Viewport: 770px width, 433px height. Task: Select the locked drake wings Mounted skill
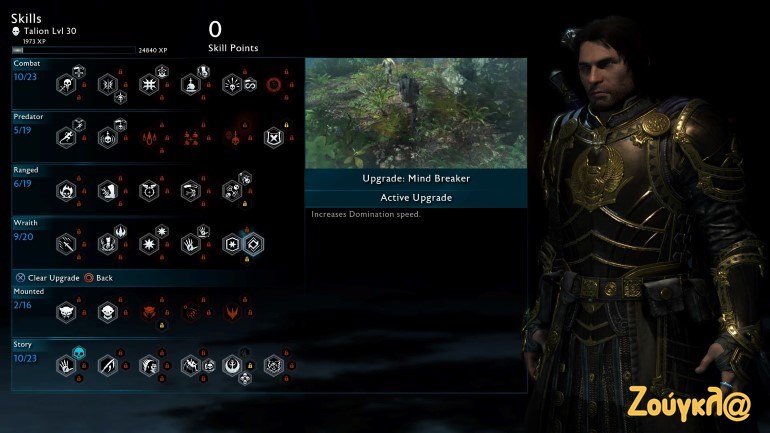coord(232,312)
